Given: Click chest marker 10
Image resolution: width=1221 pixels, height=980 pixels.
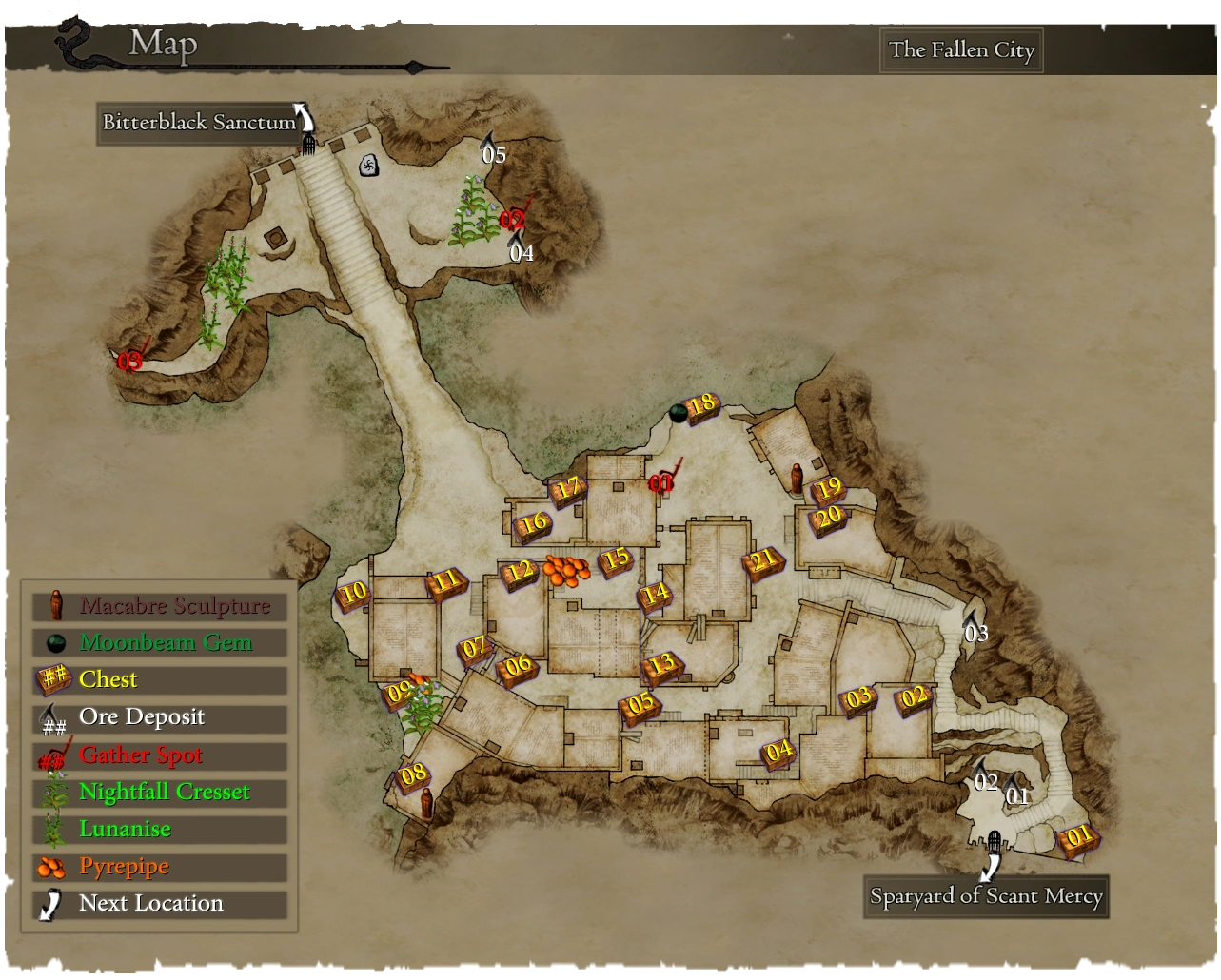Looking at the screenshot, I should pos(353,595).
